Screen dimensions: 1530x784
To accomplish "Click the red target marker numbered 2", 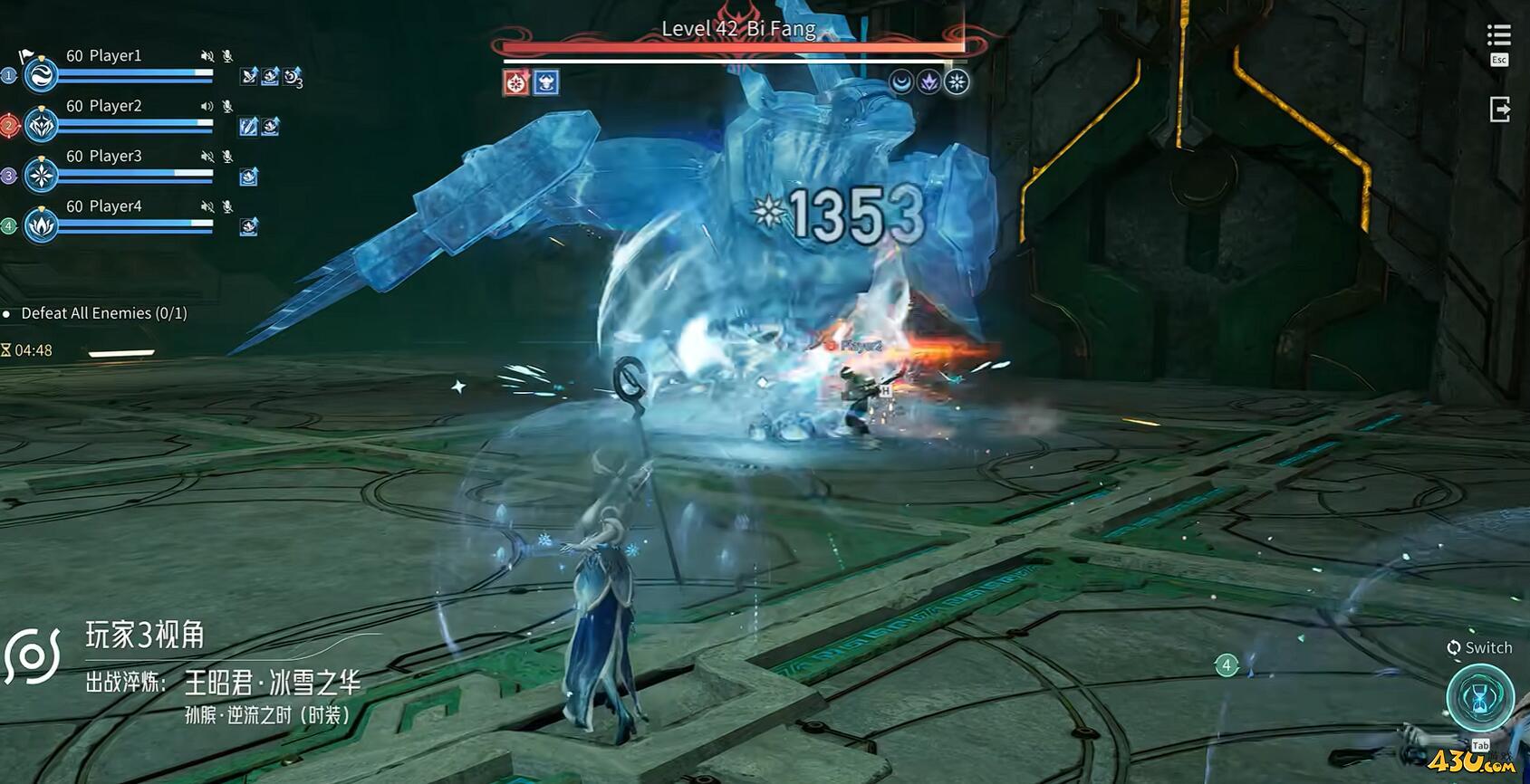I will (x=9, y=126).
